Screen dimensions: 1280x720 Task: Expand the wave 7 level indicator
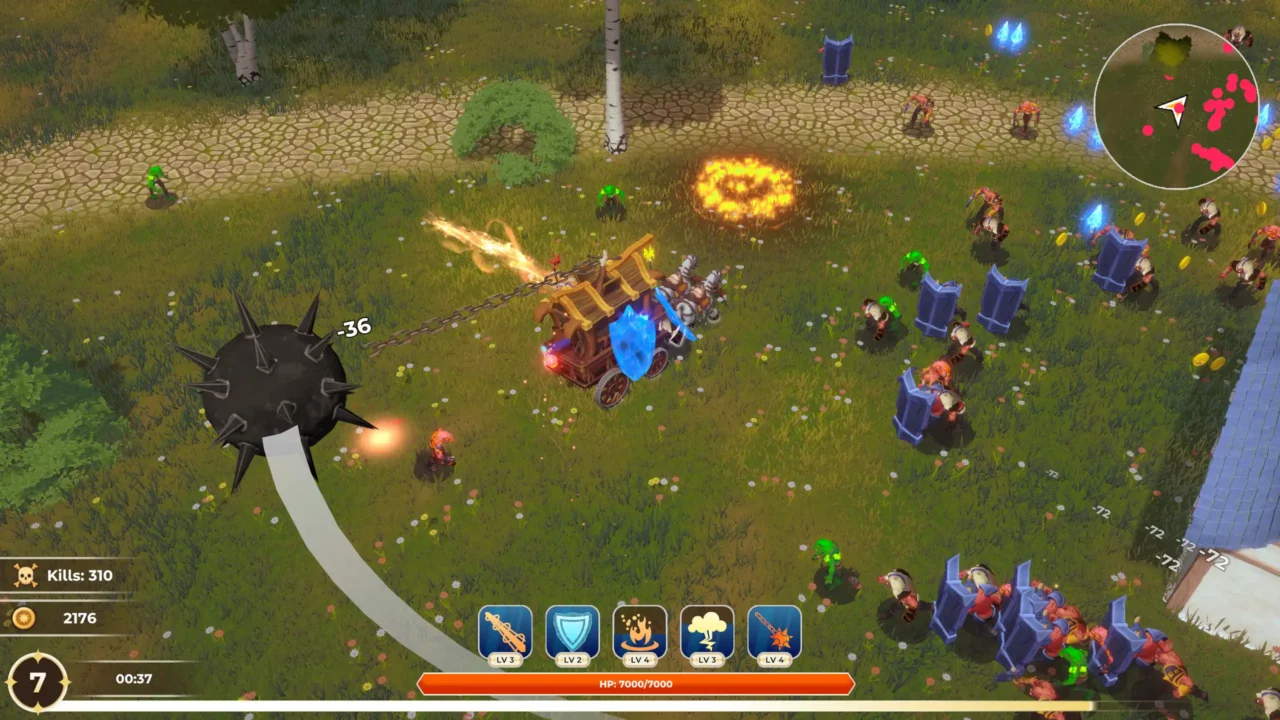38,679
